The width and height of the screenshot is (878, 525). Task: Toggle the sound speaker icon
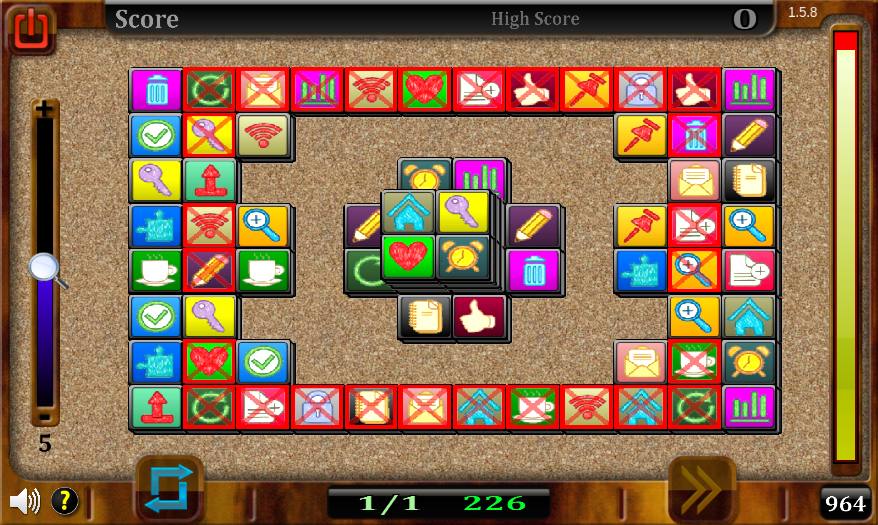coord(24,500)
